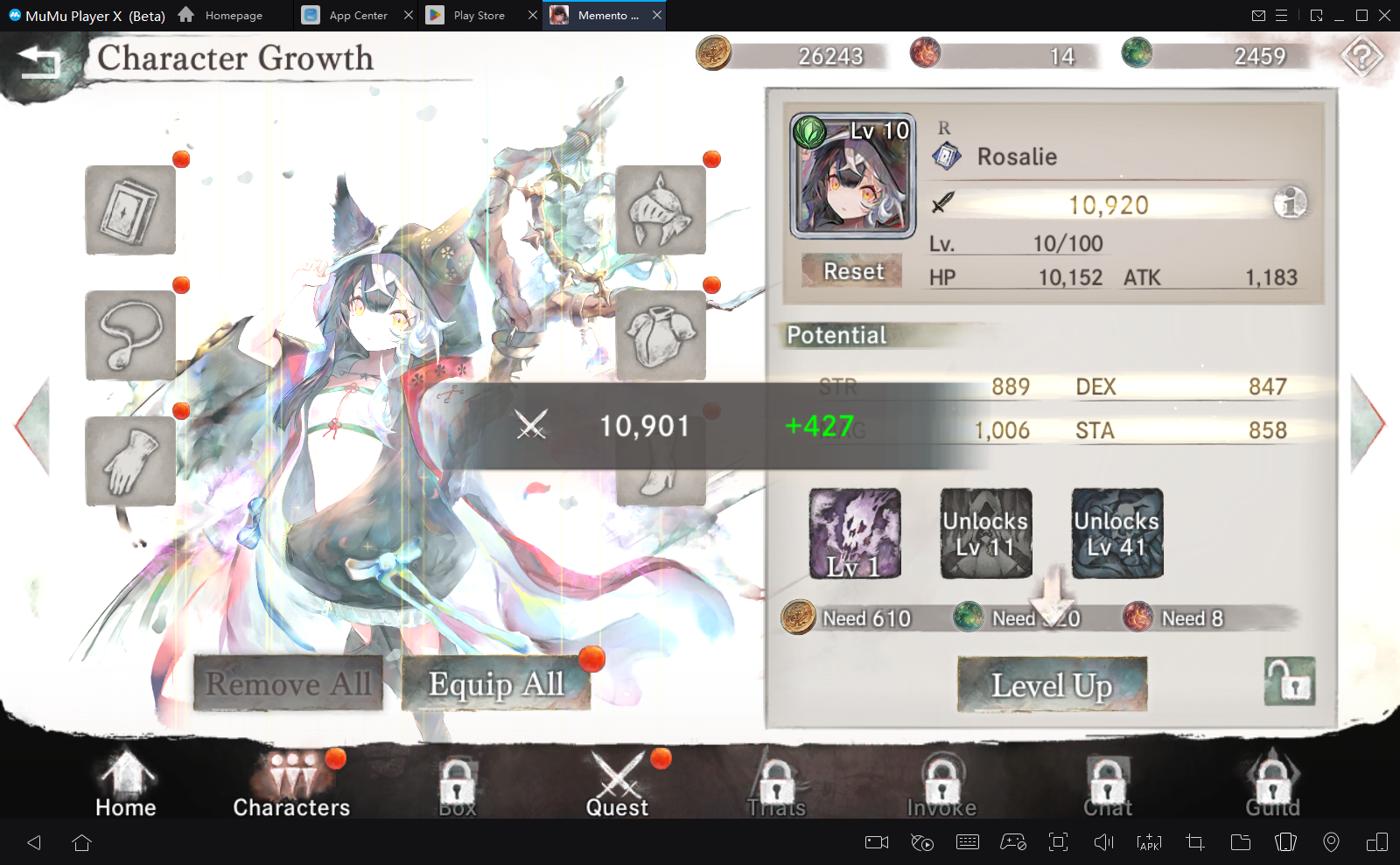Select the glove equipment slot
1400x865 pixels.
[129, 461]
